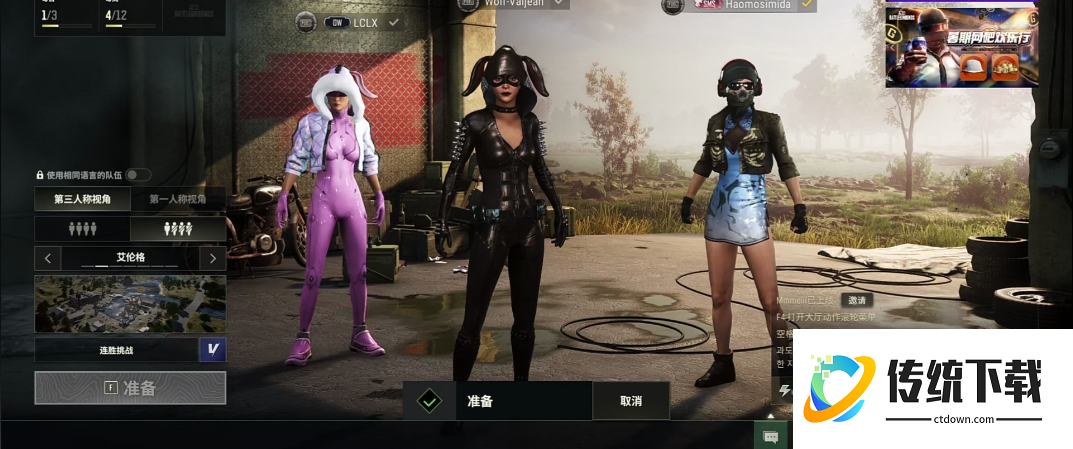Open the chat speech bubble icon

click(771, 436)
